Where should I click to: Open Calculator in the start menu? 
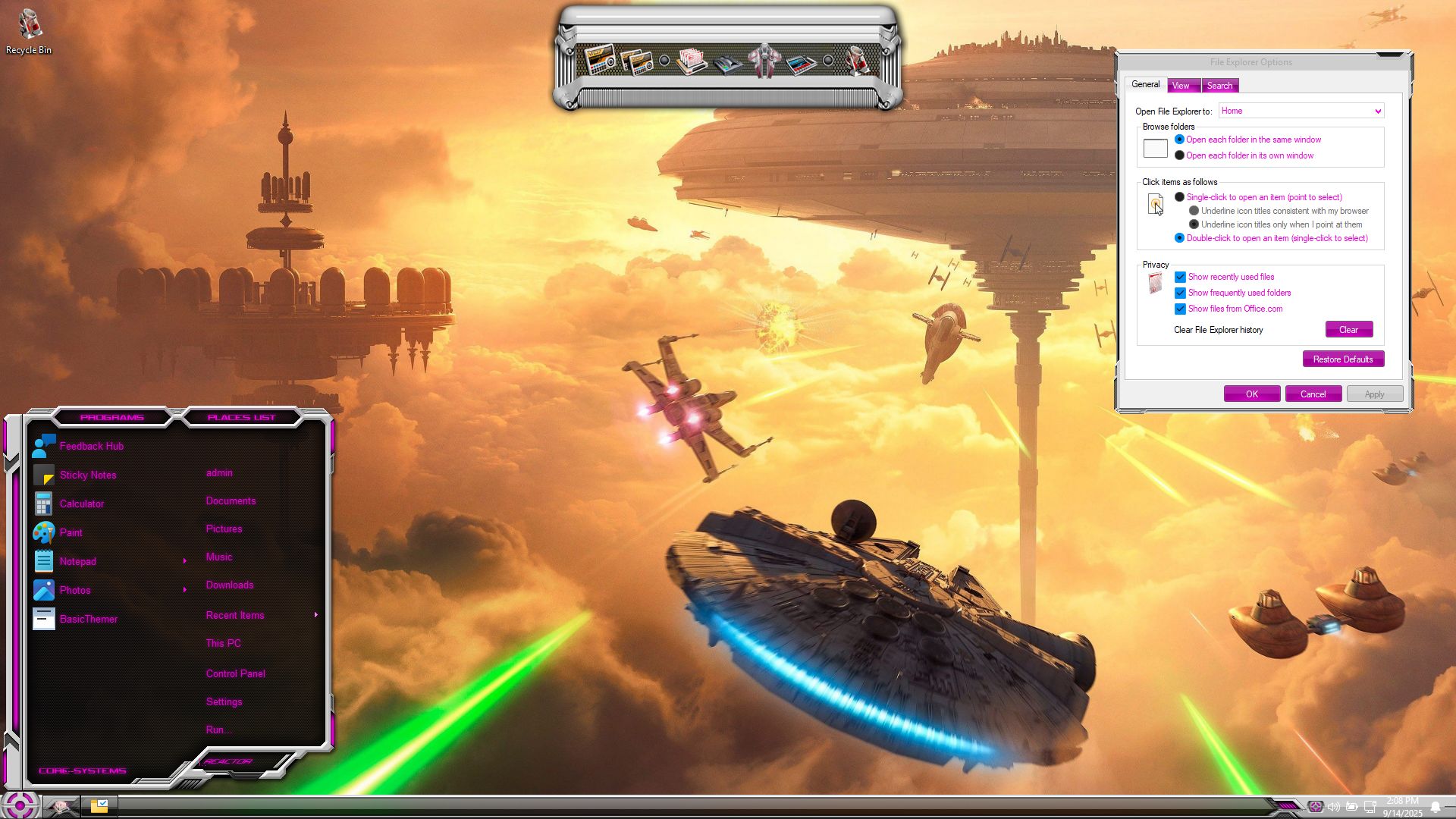[x=81, y=504]
